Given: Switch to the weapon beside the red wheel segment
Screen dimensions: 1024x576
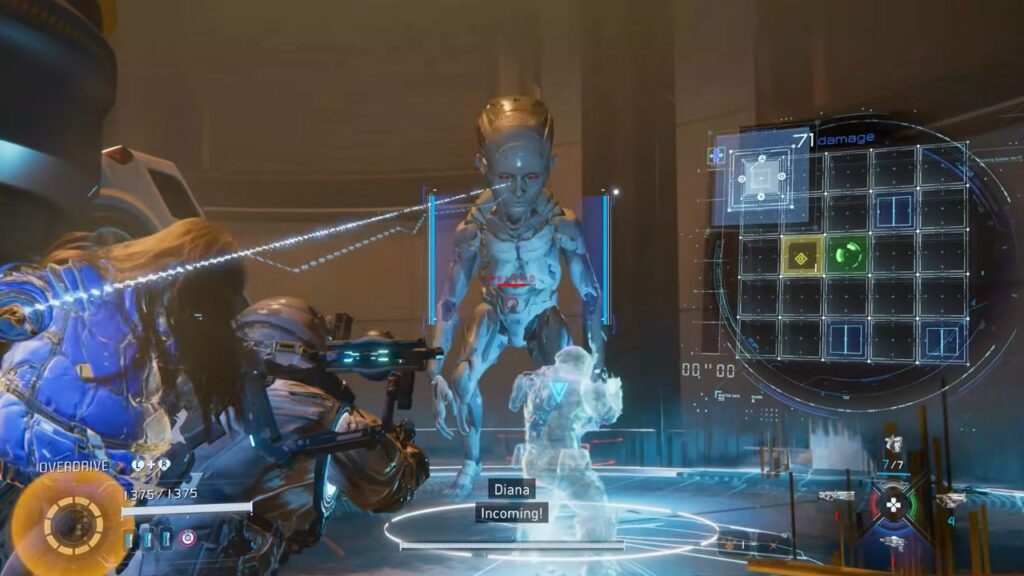Looking at the screenshot, I should click(x=836, y=496).
